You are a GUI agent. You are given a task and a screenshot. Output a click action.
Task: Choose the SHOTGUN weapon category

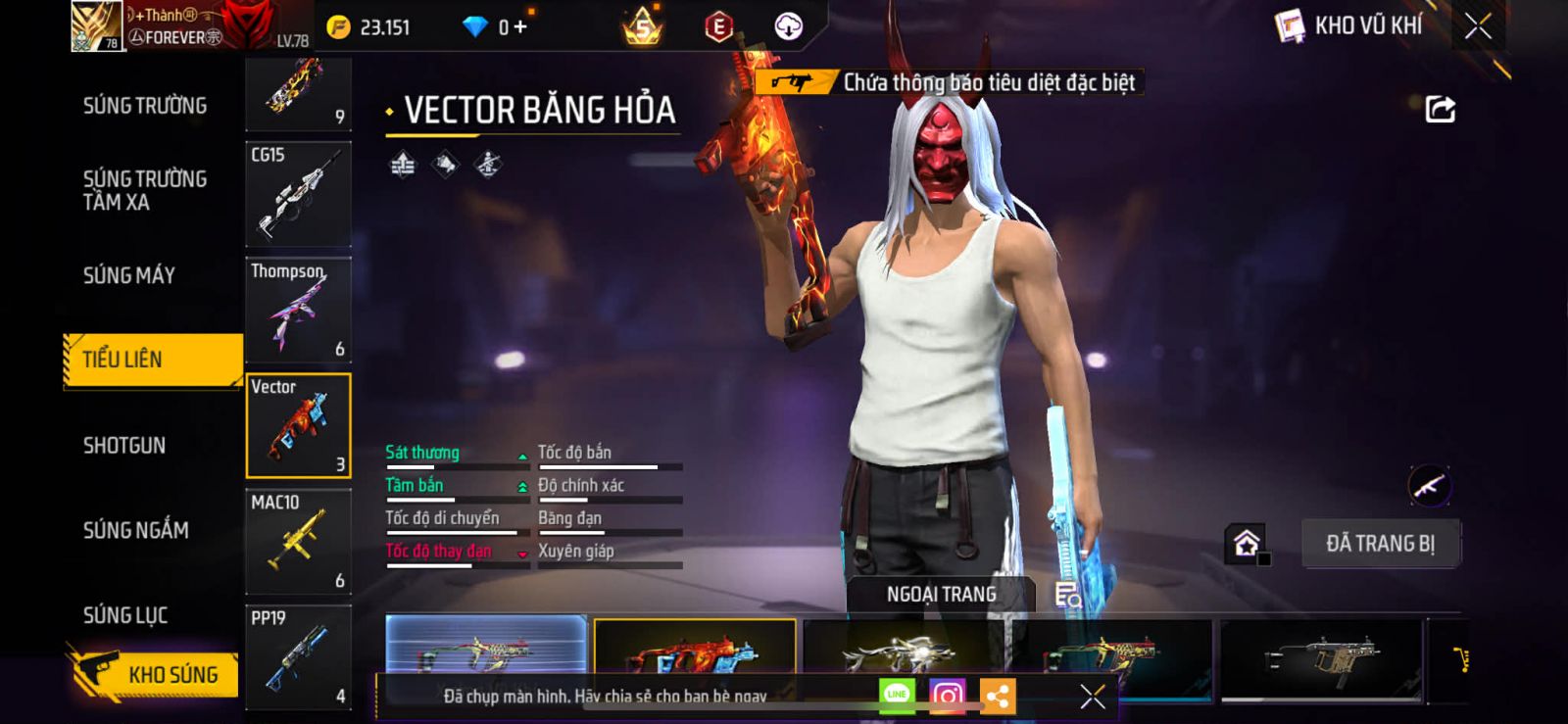click(124, 446)
